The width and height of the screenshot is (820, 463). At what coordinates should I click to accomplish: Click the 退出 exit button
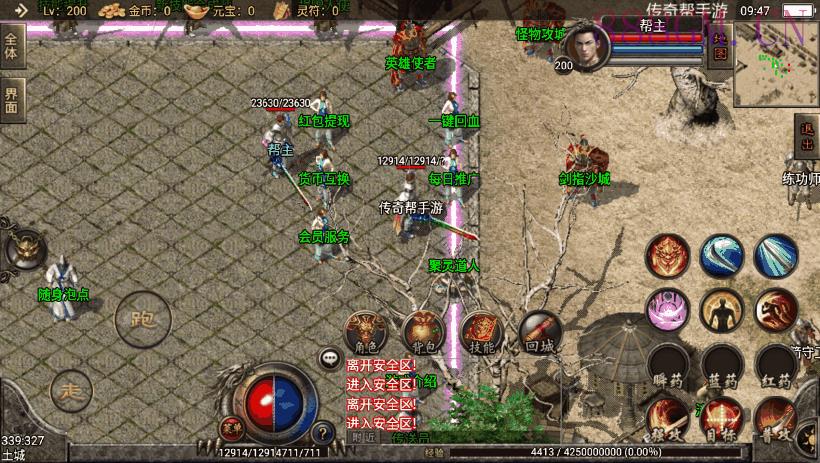[806, 136]
